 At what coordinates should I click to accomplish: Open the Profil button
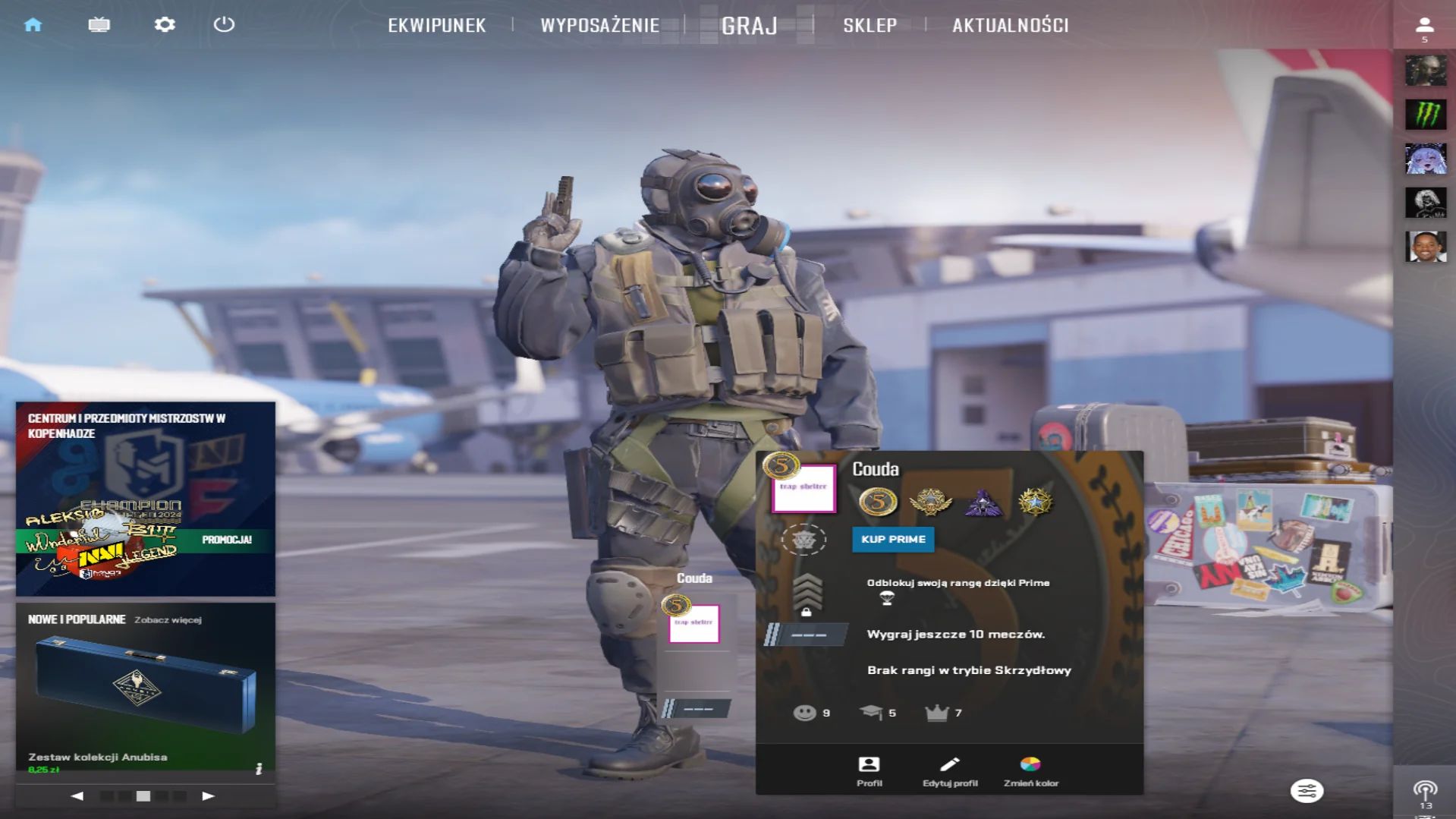pos(869,770)
